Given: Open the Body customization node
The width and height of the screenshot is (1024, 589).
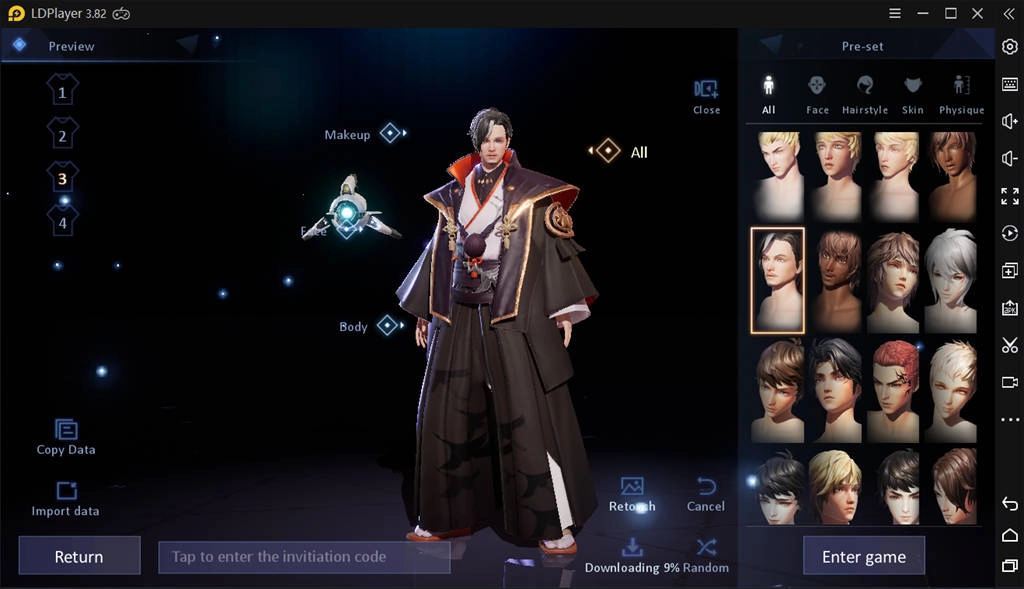Looking at the screenshot, I should click(388, 325).
